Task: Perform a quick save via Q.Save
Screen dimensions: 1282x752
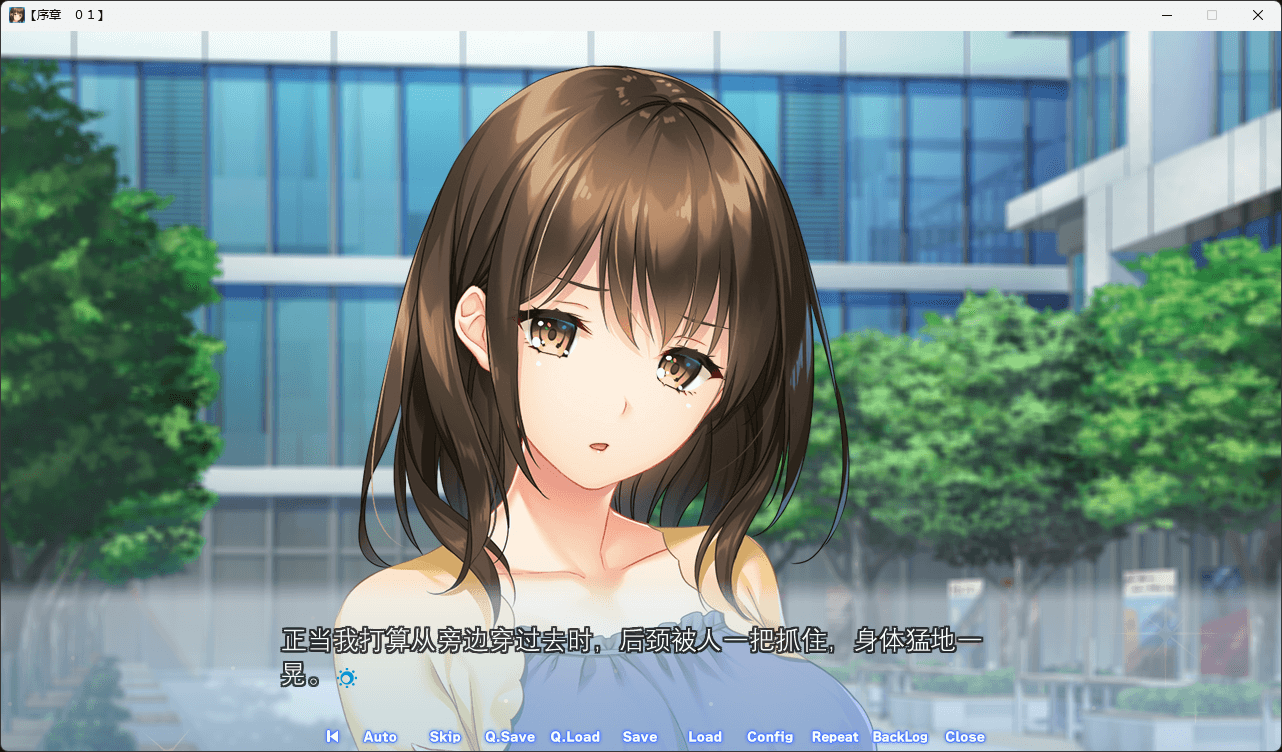Action: click(x=509, y=736)
